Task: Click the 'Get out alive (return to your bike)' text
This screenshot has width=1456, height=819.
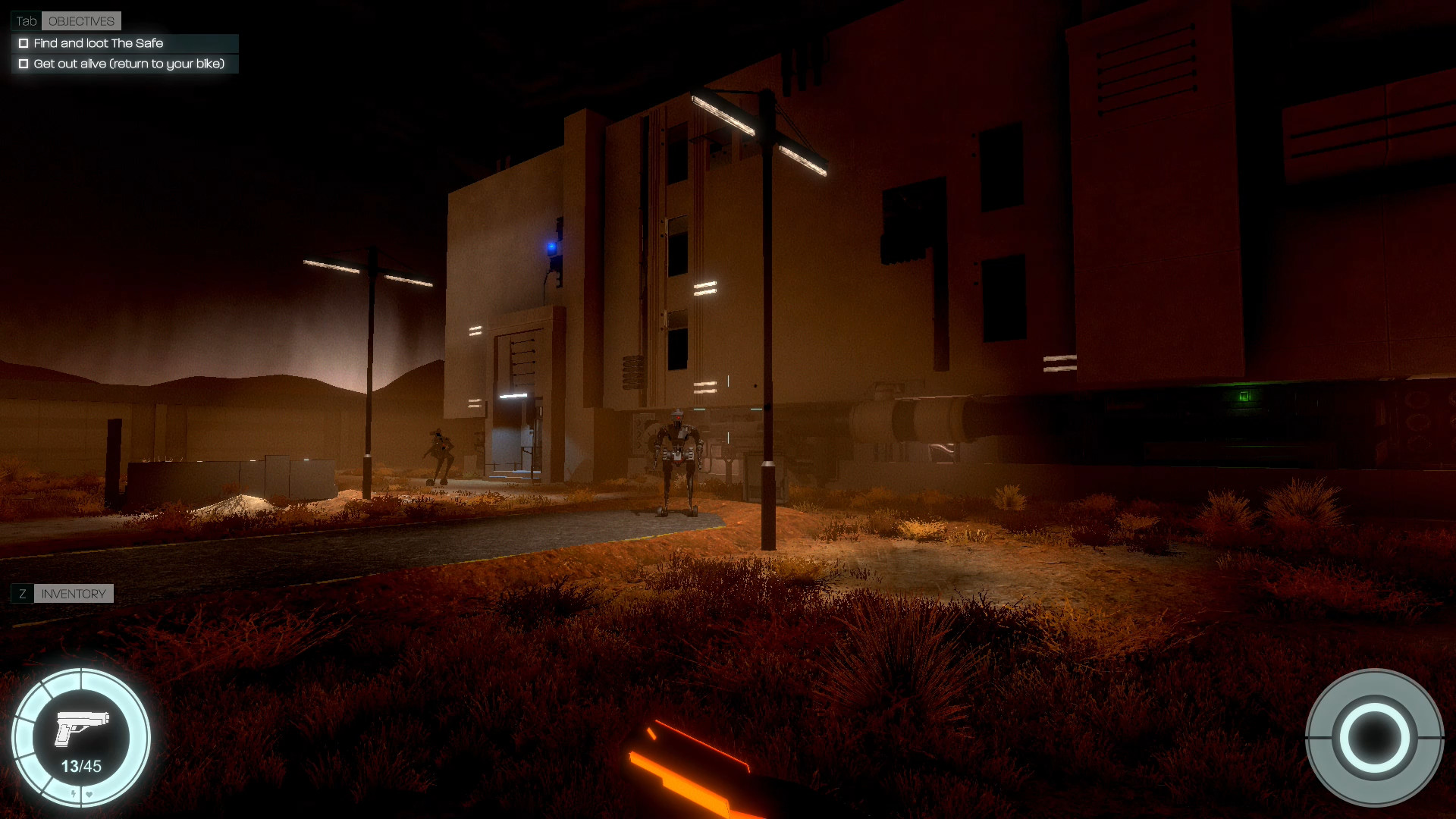Action: (x=129, y=64)
